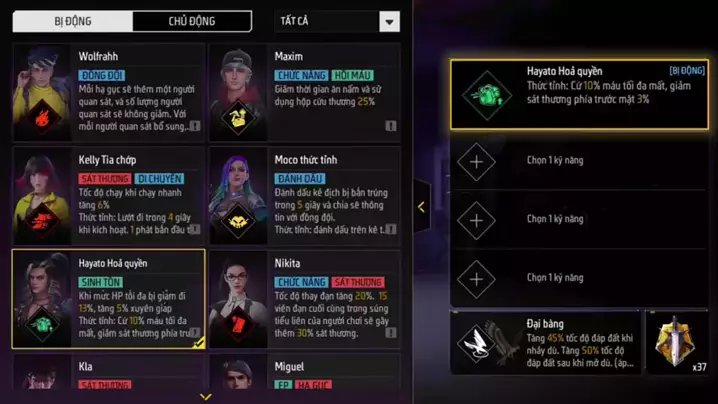Open the golden sword item x37
Viewport: 718px width, 404px height.
pyautogui.click(x=681, y=342)
